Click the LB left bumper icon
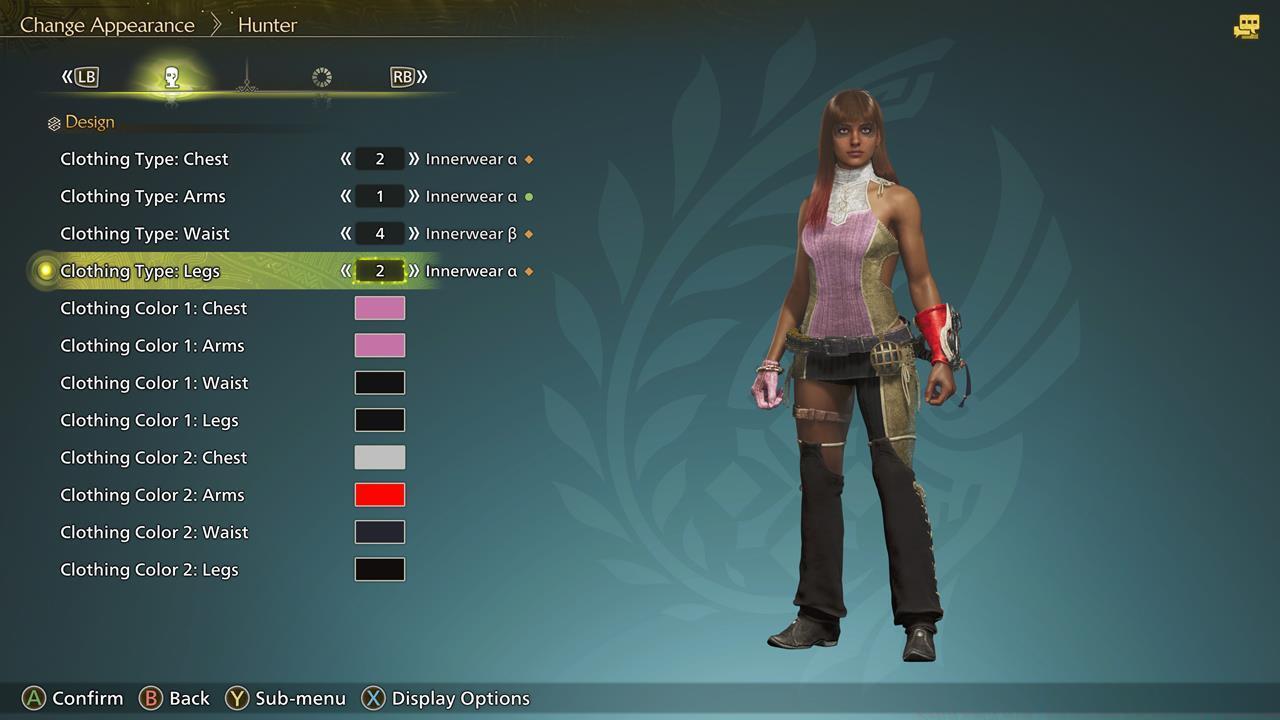Image resolution: width=1280 pixels, height=720 pixels. pyautogui.click(x=85, y=76)
